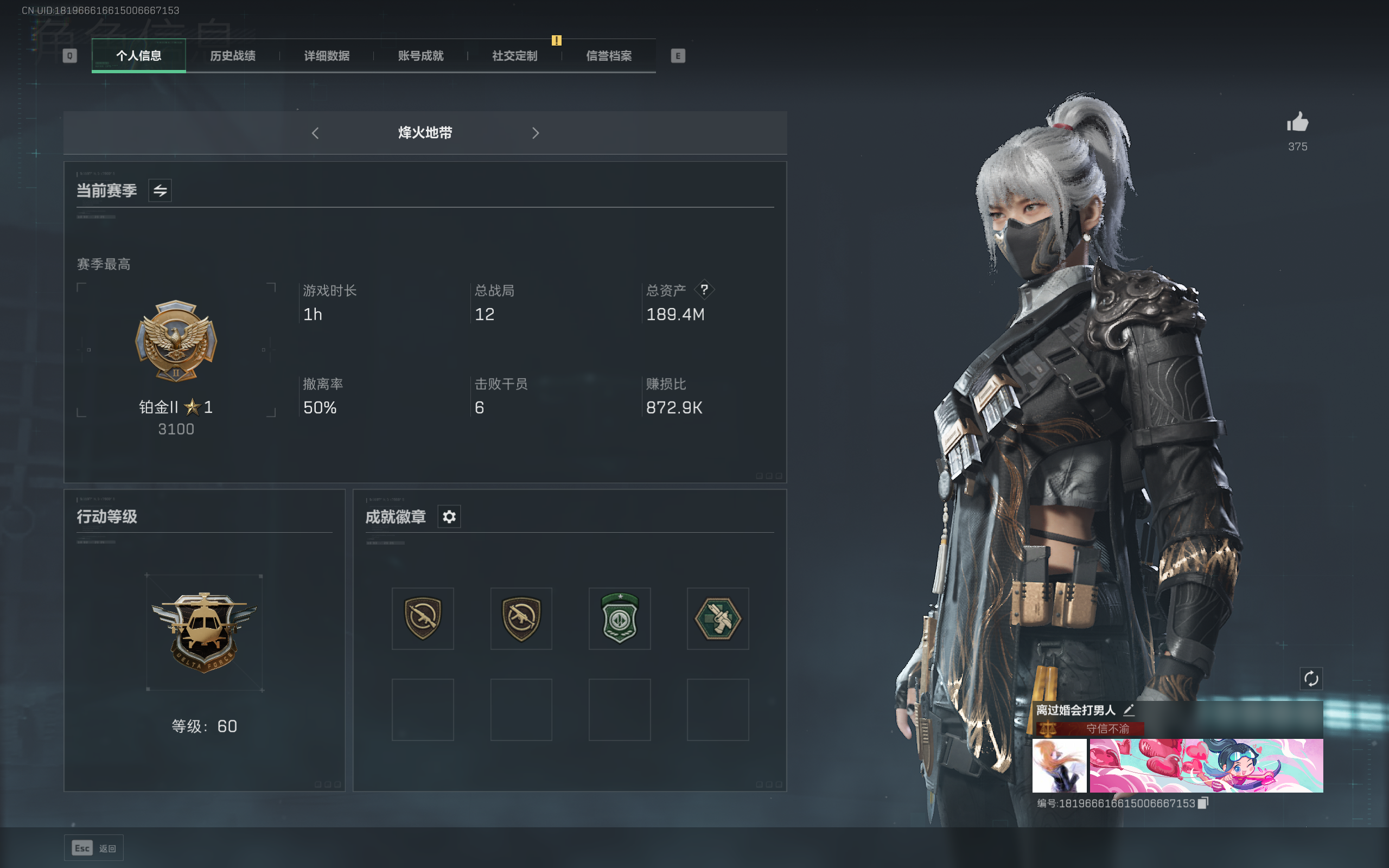Select the first rifle shield badge

pos(423,618)
